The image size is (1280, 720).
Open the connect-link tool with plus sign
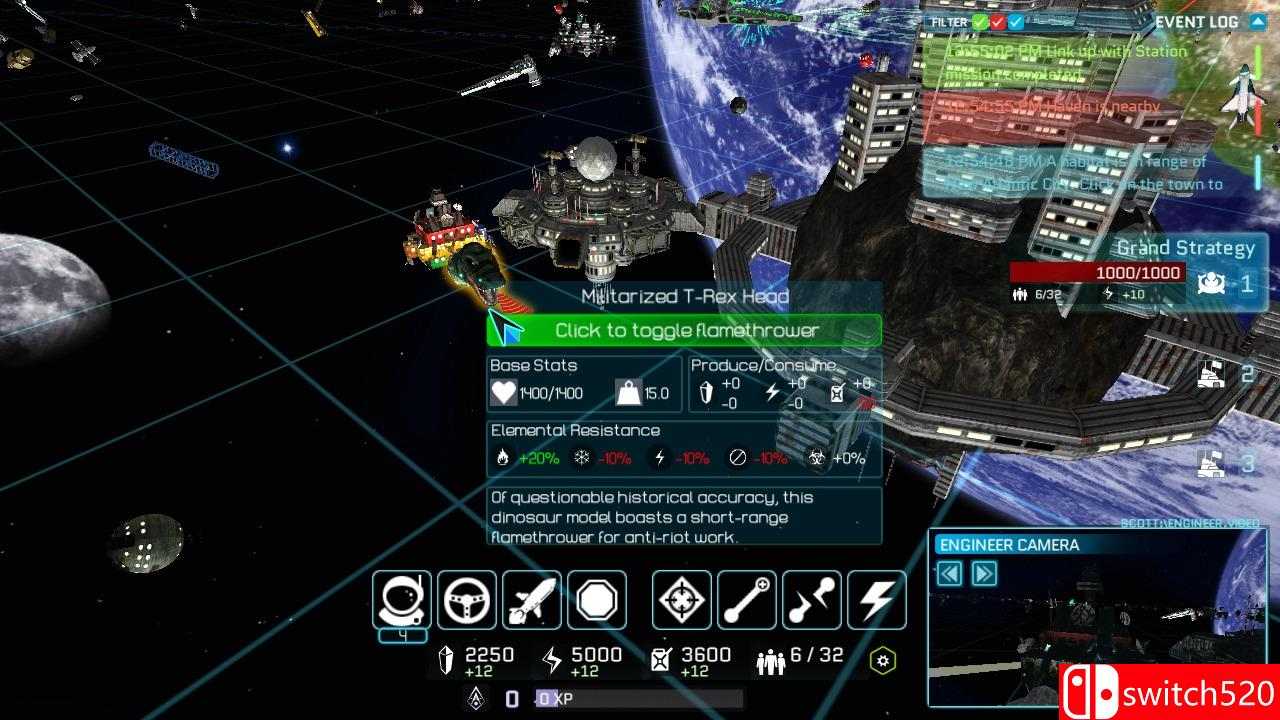coord(747,600)
